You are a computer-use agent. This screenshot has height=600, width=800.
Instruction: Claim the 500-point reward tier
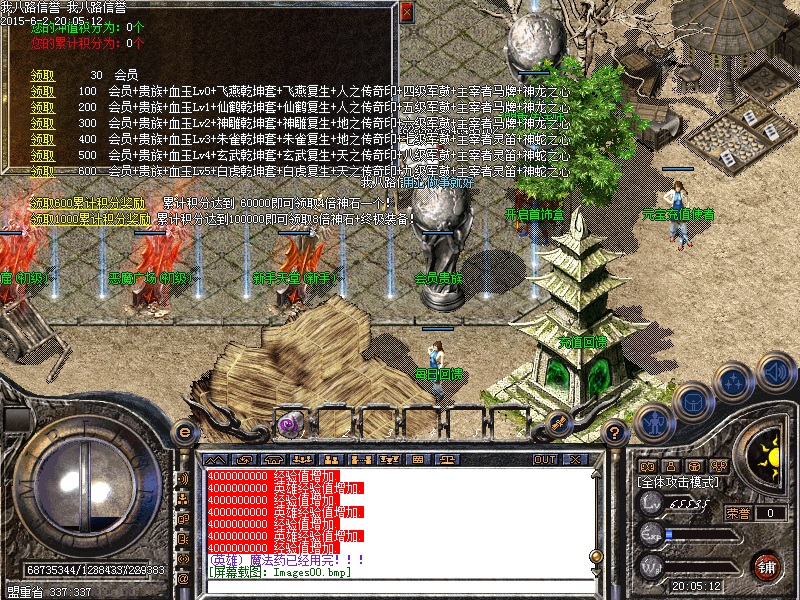[42, 155]
